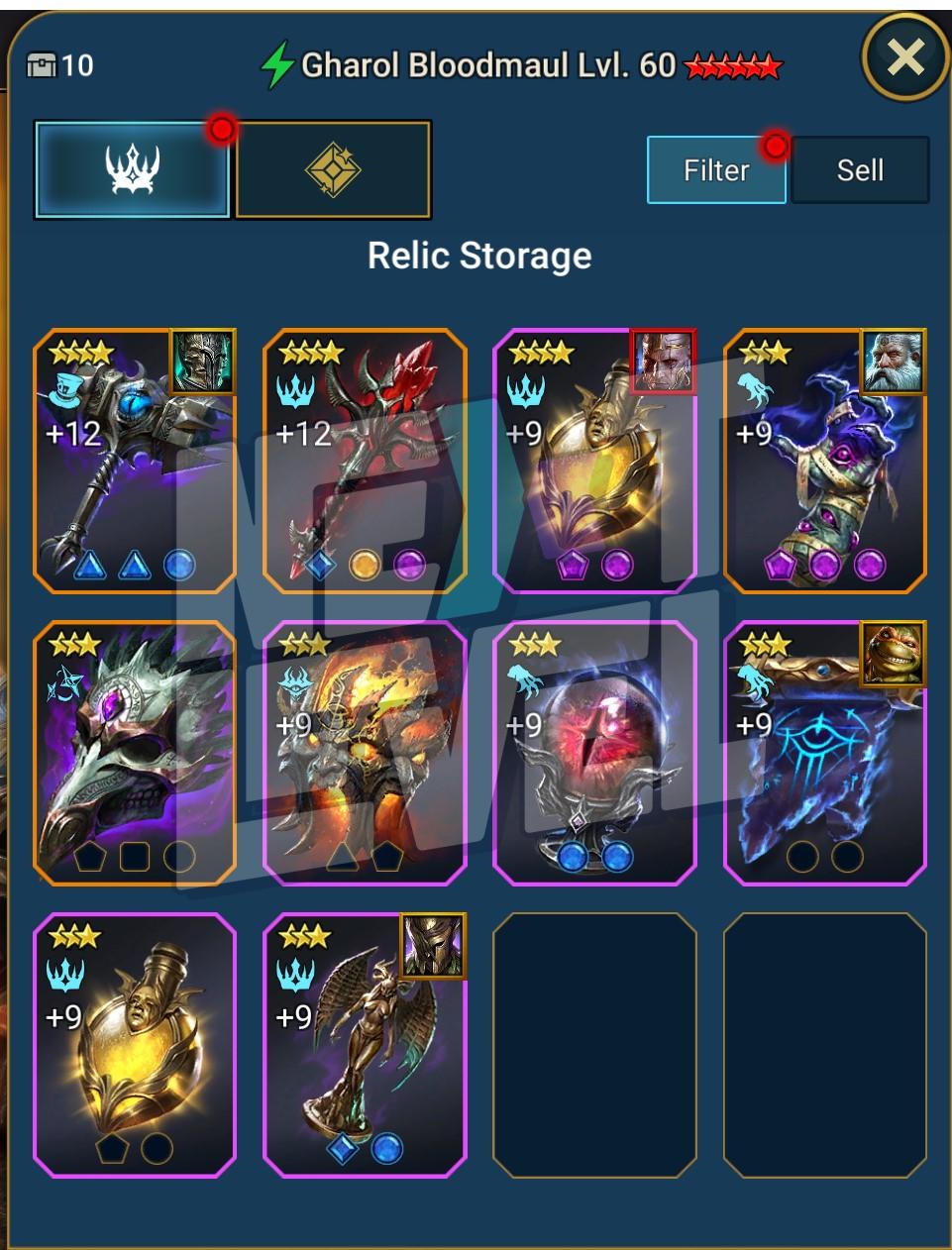
Task: Switch to the crown relics tab
Action: tap(134, 170)
